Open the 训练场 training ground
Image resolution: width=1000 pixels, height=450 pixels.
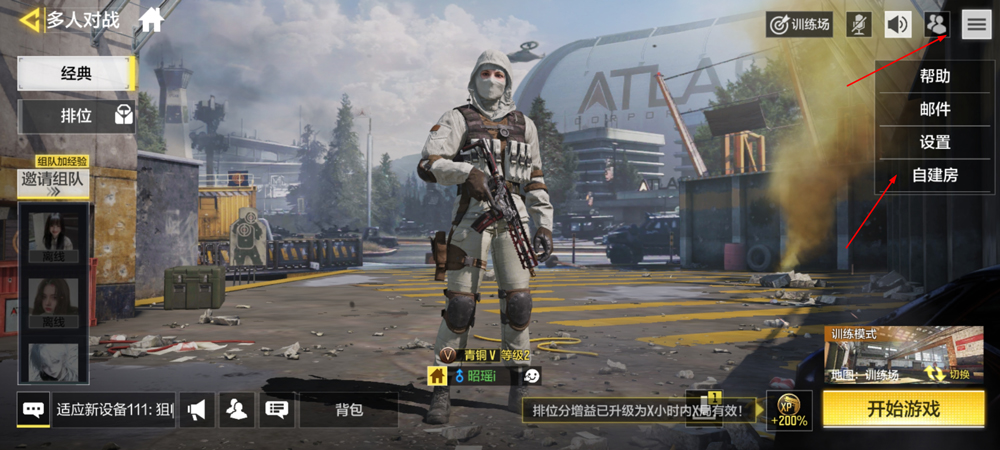(799, 25)
